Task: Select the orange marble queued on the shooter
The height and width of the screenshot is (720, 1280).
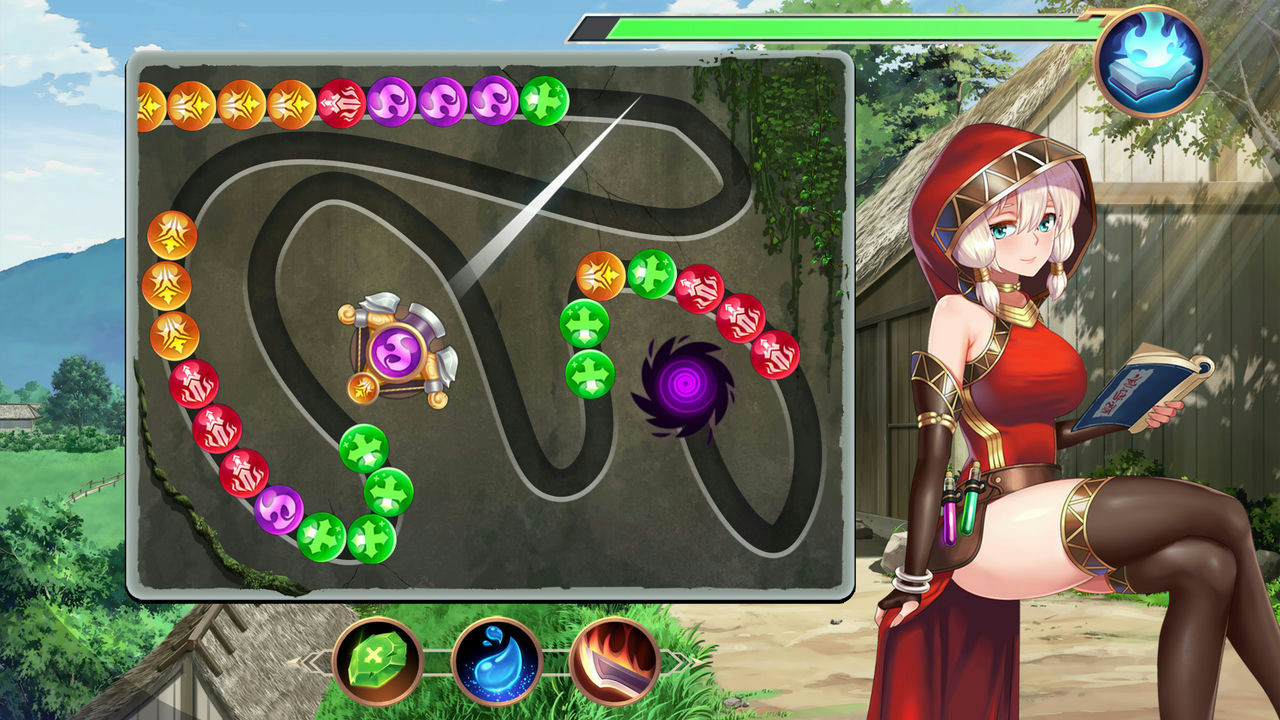Action: (365, 390)
